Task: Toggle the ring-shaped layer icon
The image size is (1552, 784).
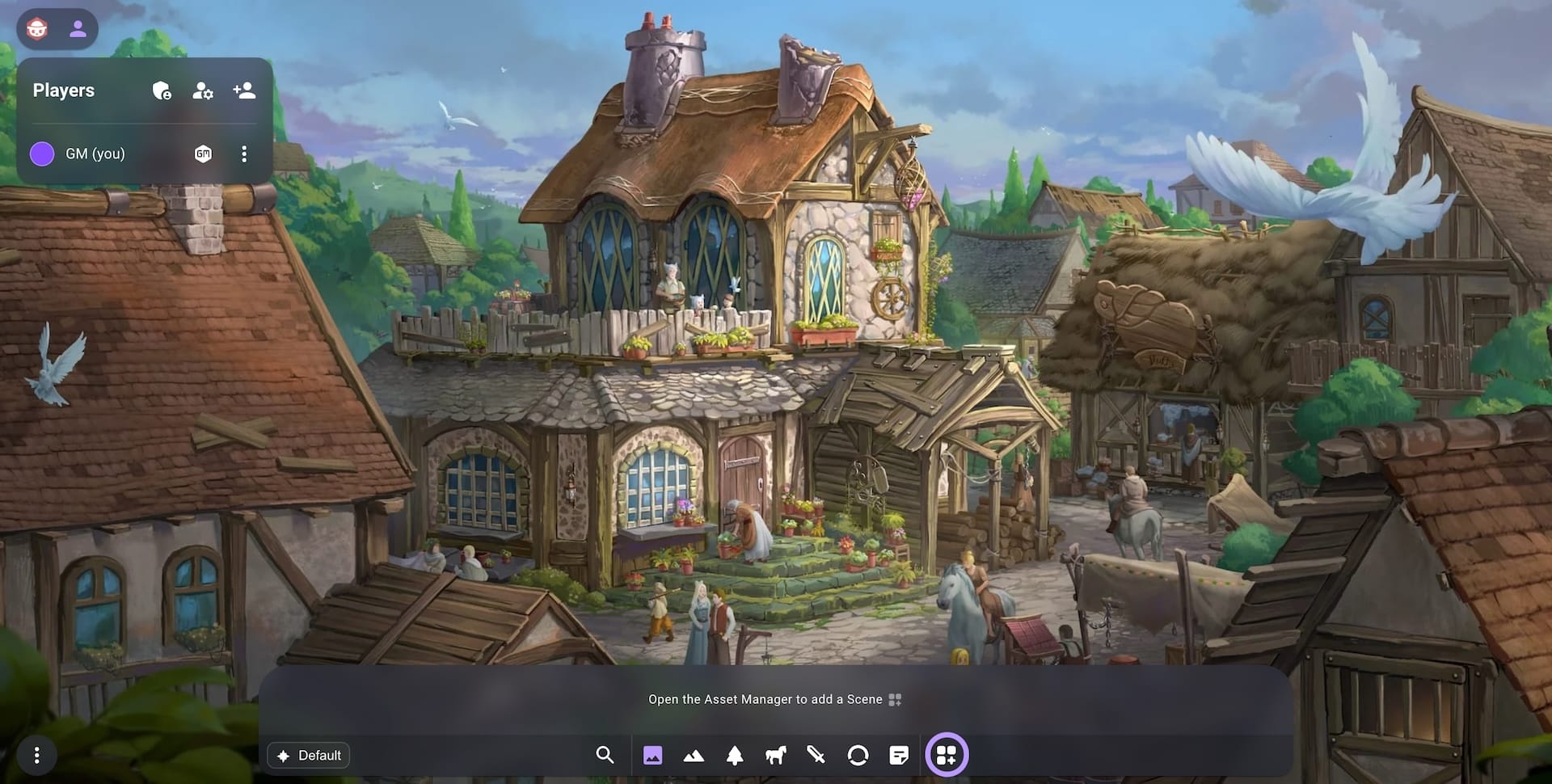Action: click(x=858, y=756)
